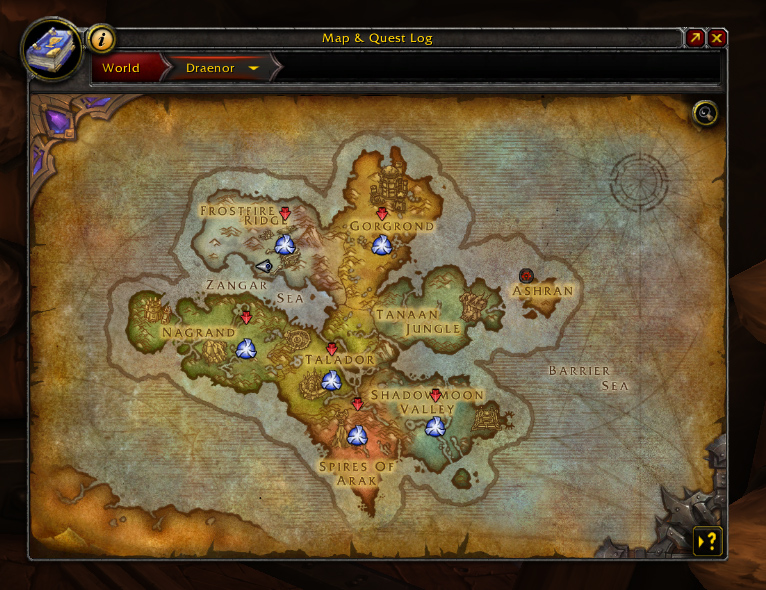
Task: Click the red arrow marker above Shadowmoon Valley
Action: pos(435,396)
